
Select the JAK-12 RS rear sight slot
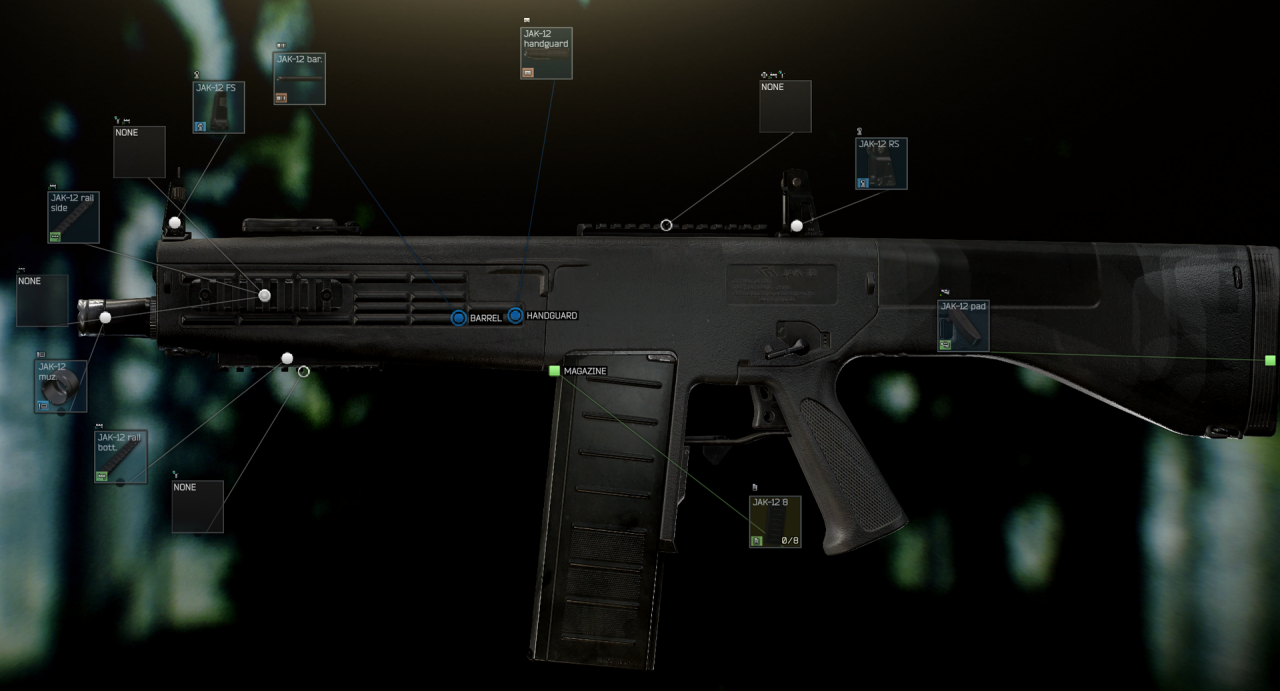click(x=881, y=163)
